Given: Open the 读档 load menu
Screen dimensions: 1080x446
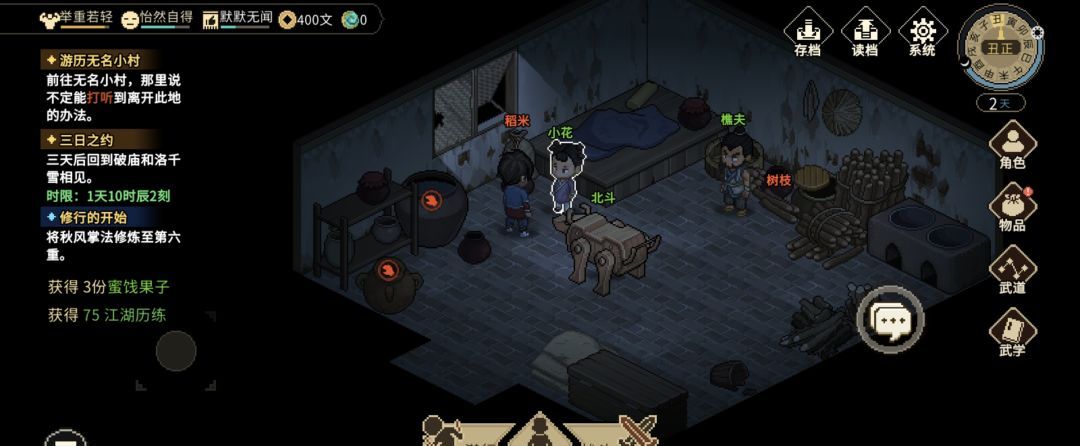Looking at the screenshot, I should (x=865, y=30).
